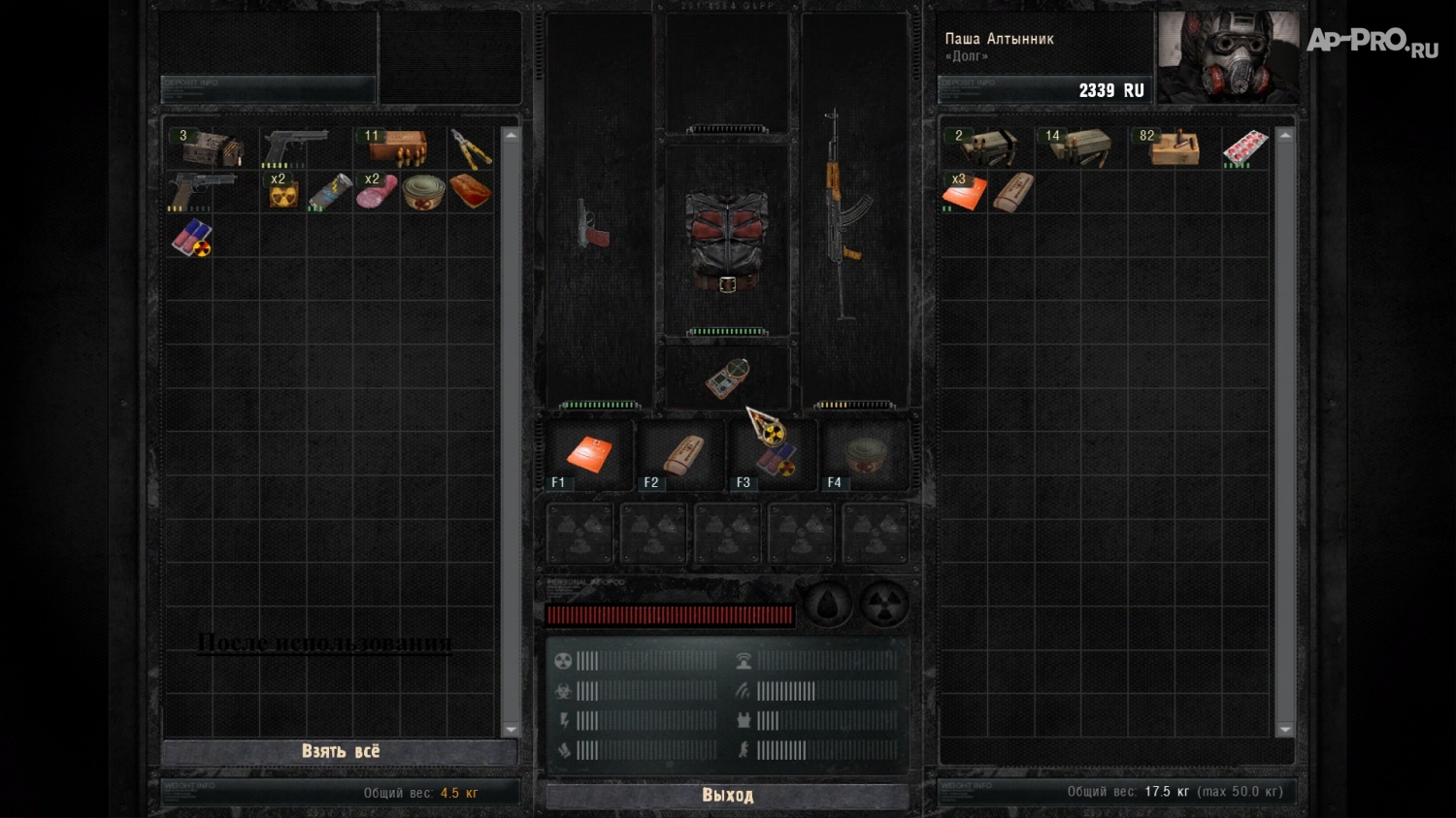Select the x2 radiation-symbol item stack

(282, 192)
